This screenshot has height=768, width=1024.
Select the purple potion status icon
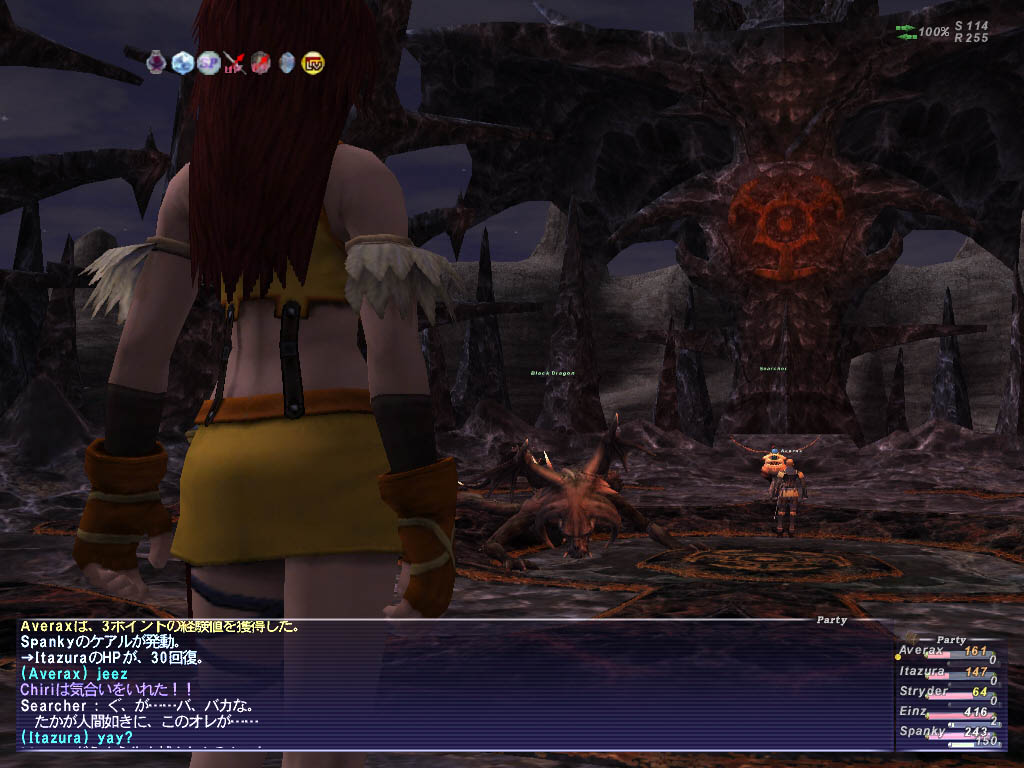pos(156,62)
